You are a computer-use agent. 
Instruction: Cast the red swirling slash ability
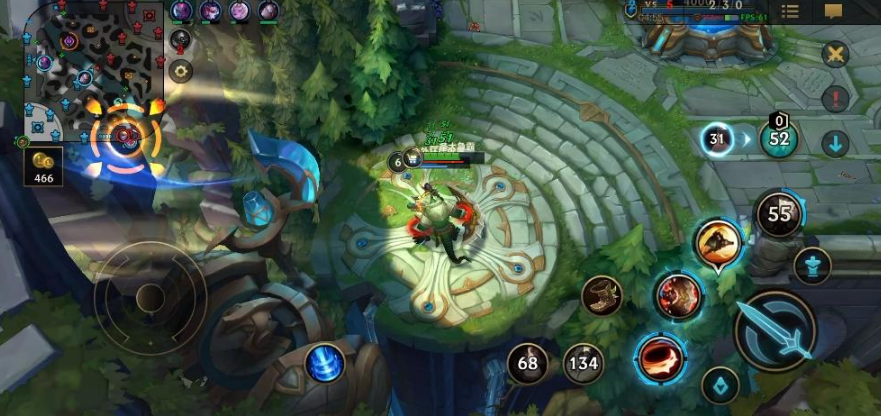click(658, 355)
